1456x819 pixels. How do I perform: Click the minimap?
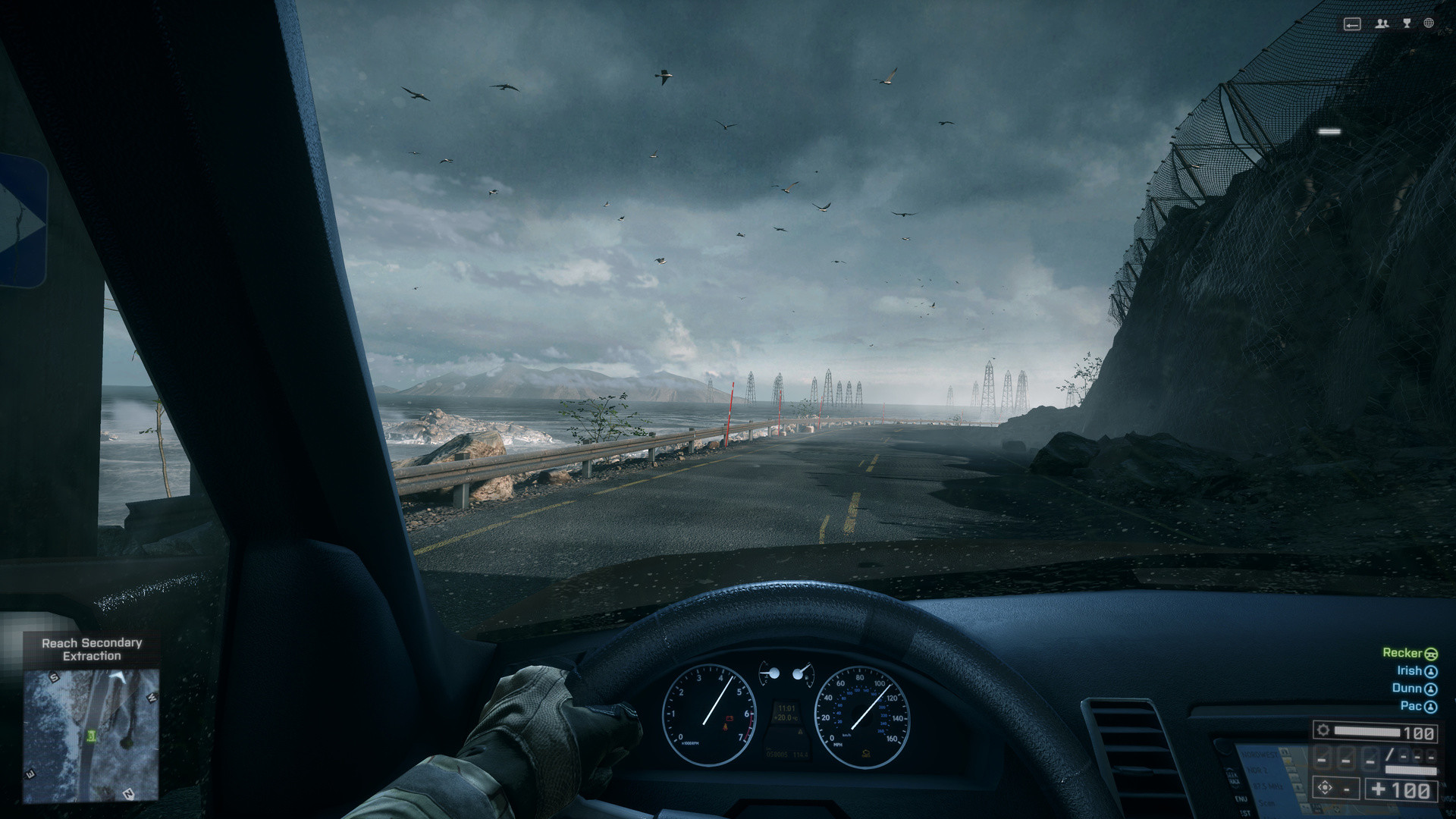(91, 734)
